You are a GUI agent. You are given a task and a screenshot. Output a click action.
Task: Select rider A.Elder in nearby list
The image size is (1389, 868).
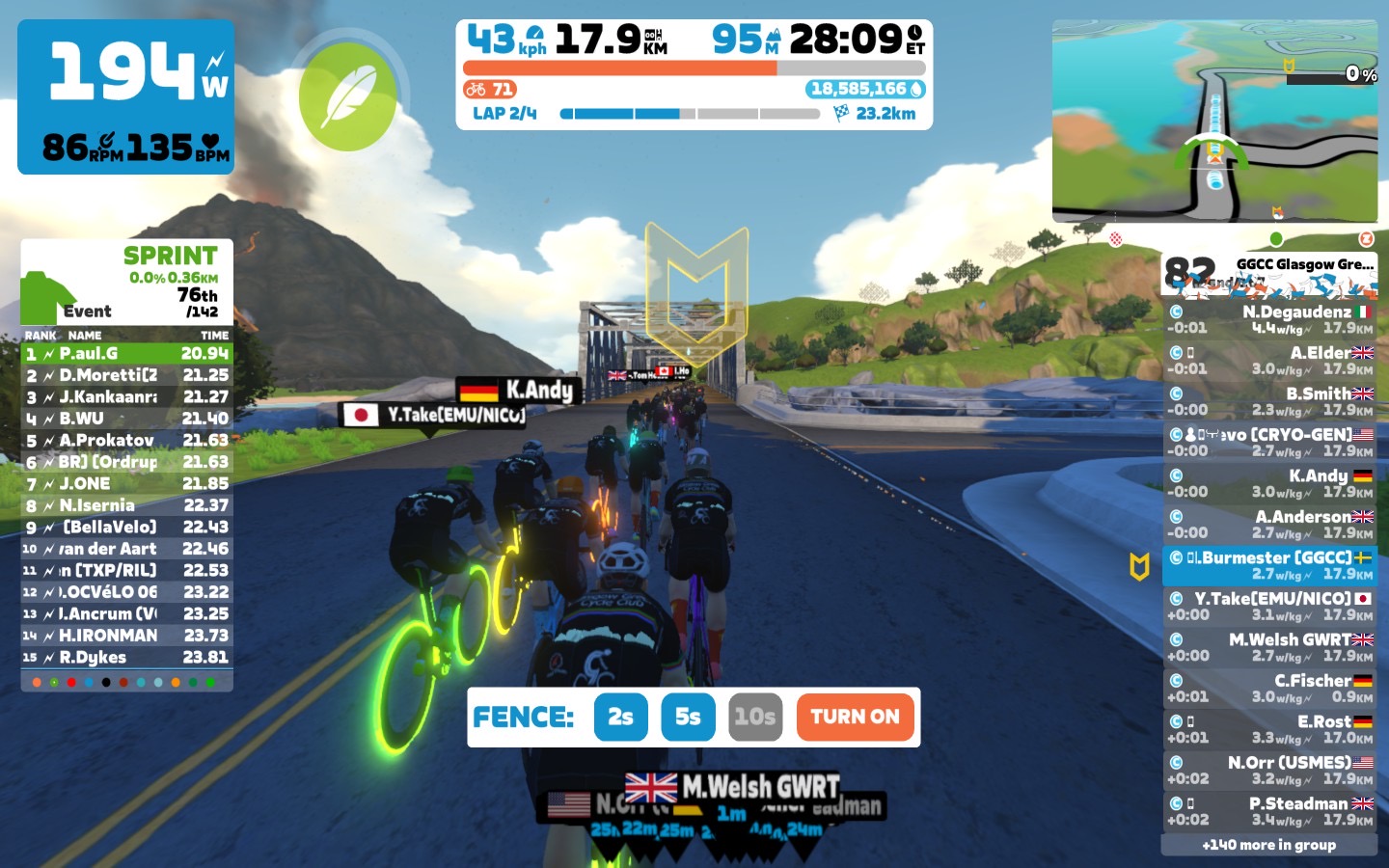tap(1268, 360)
